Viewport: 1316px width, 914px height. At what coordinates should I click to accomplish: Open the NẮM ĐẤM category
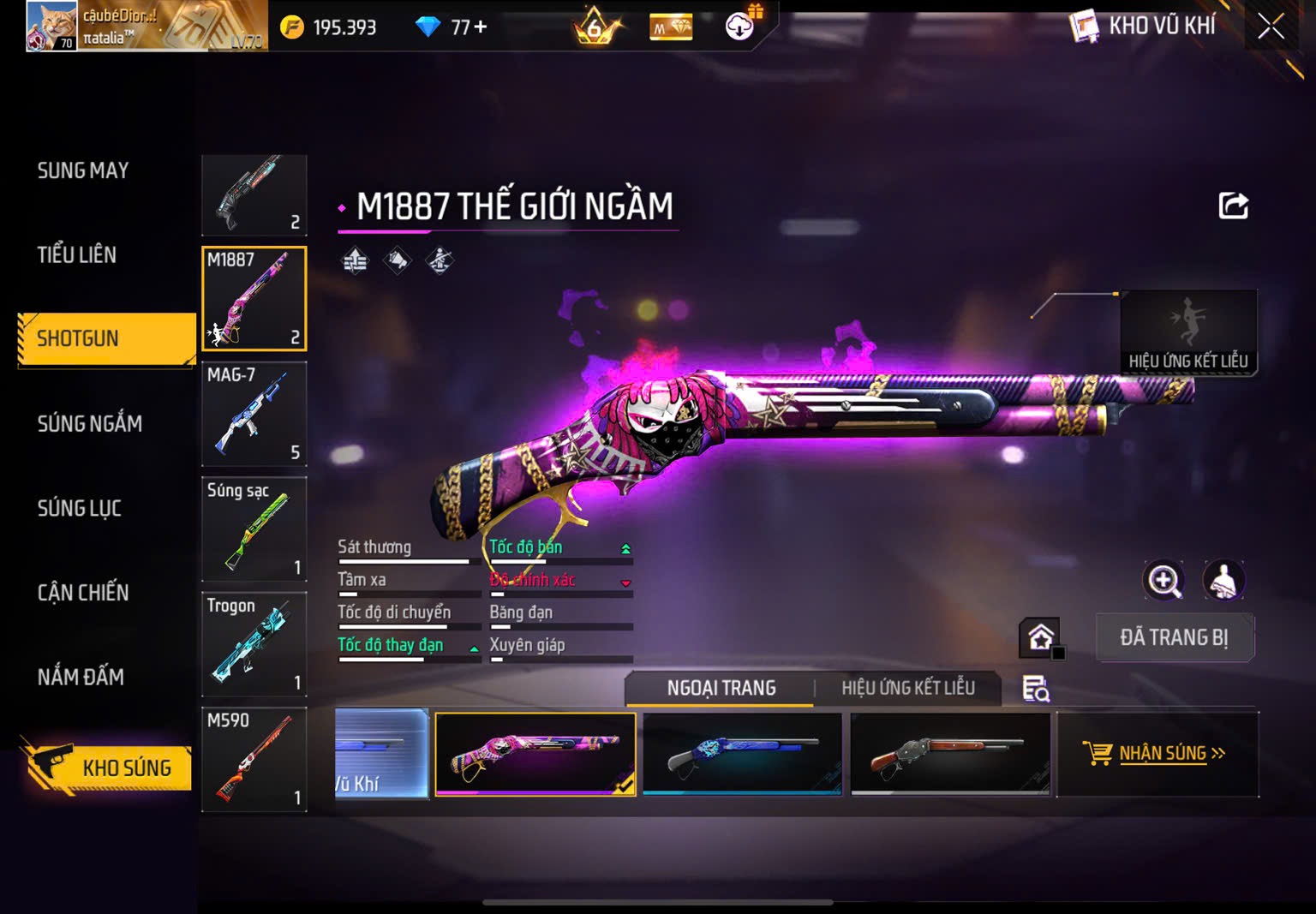point(81,678)
